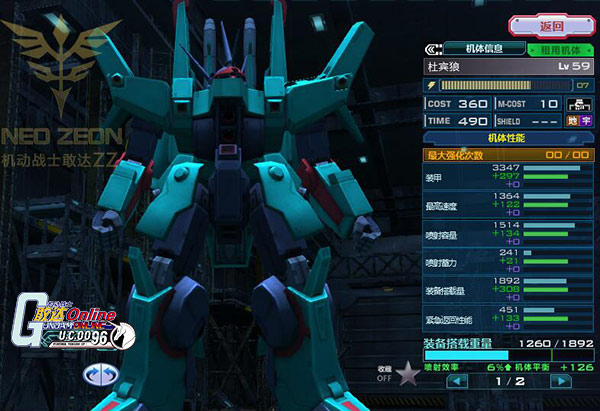
Task: Switch to the 机体信息 tab
Action: [x=484, y=47]
